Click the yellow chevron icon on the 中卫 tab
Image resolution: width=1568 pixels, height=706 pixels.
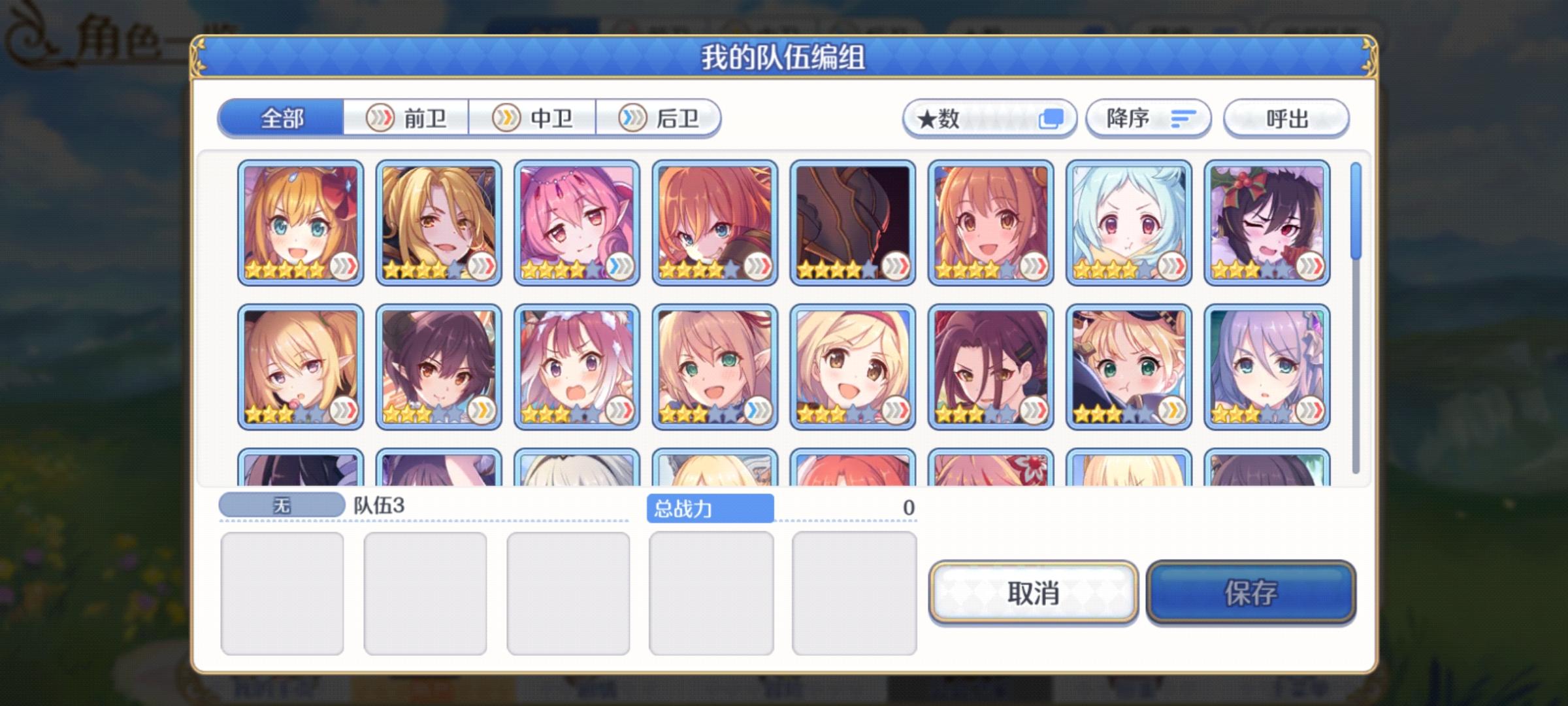point(508,118)
